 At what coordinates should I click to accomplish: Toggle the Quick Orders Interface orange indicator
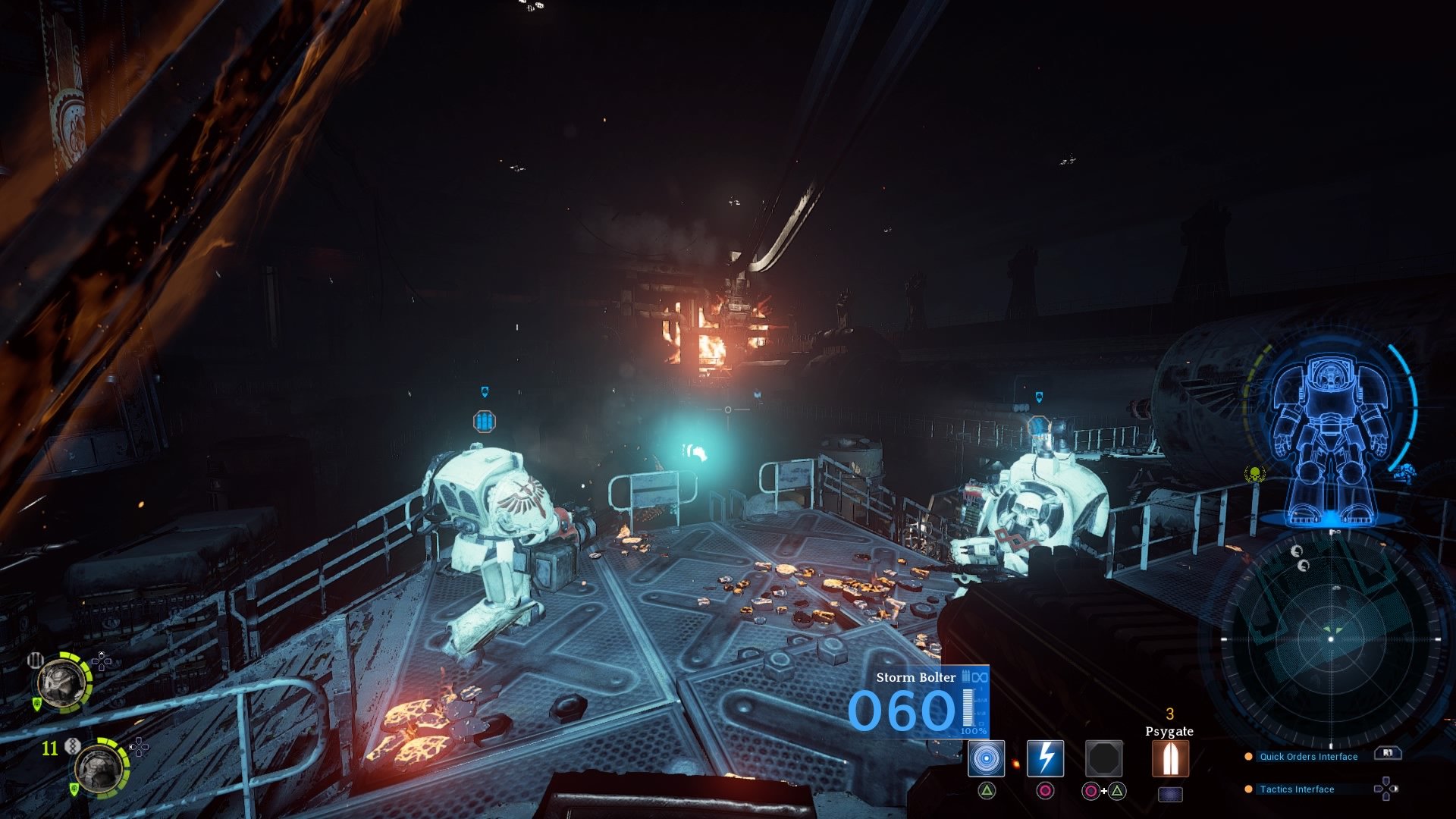(x=1249, y=757)
